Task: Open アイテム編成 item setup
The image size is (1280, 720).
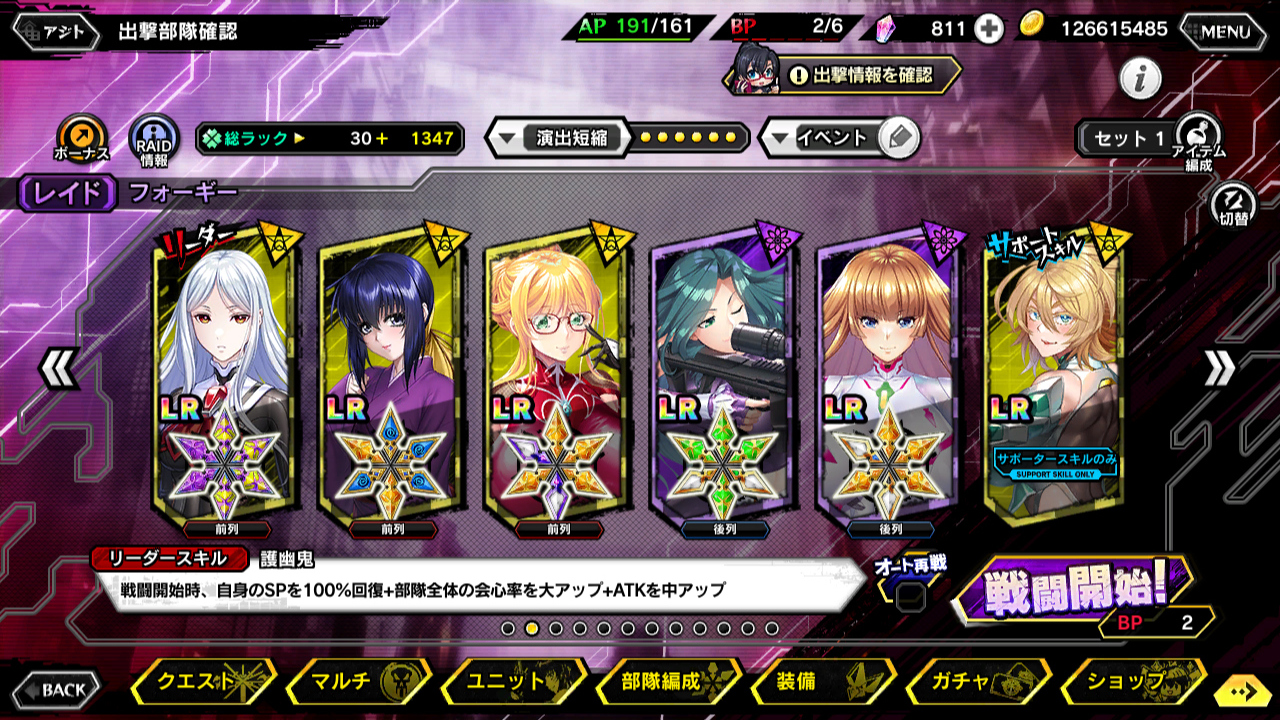Action: point(1198,139)
